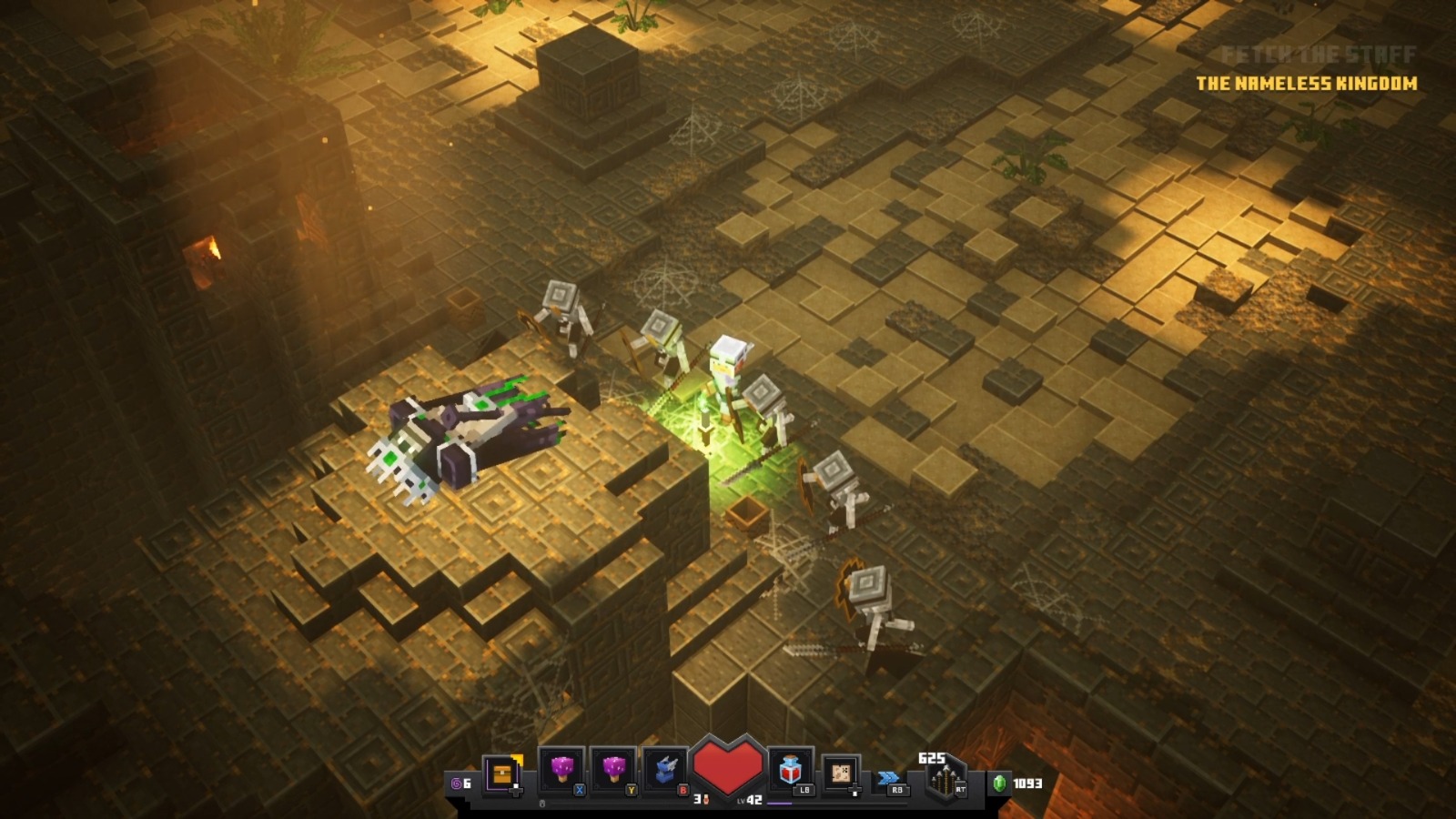Select The Nameless Kingdom objective tracker

1306,84
